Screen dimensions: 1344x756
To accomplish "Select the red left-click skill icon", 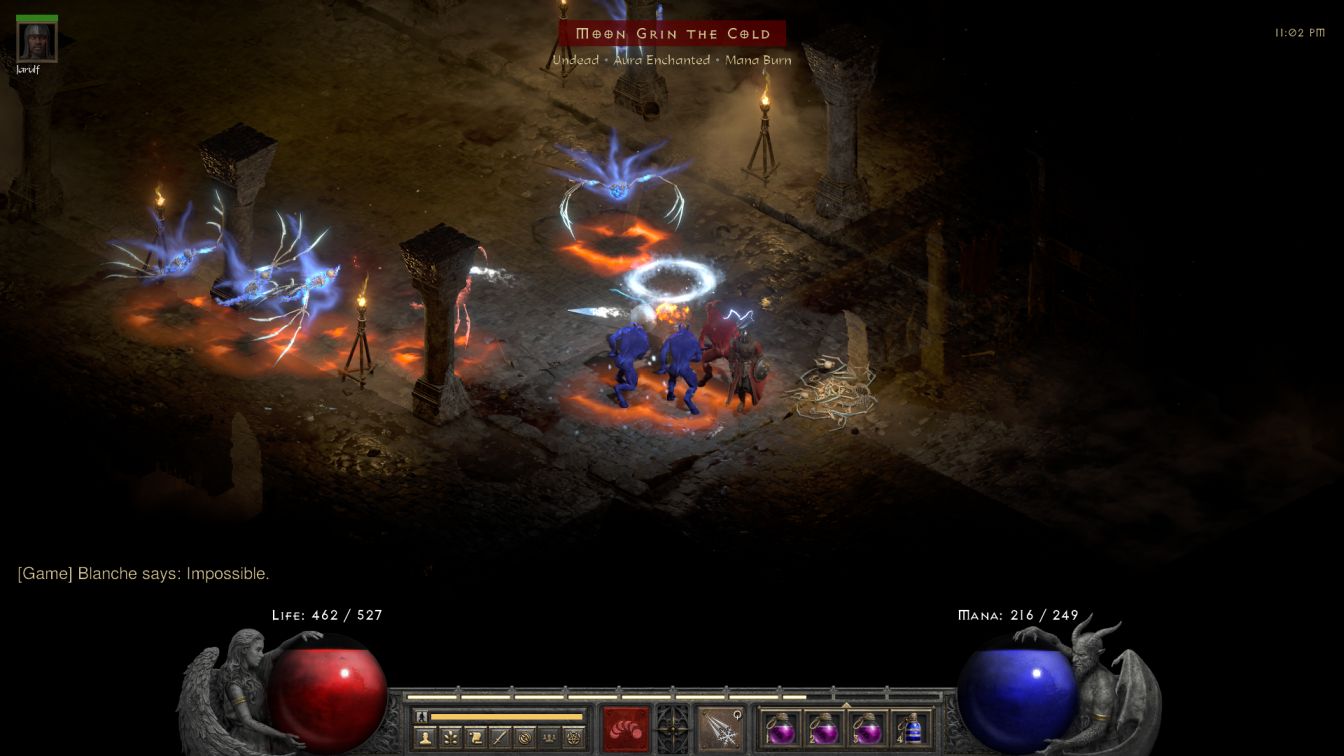I will pos(625,728).
